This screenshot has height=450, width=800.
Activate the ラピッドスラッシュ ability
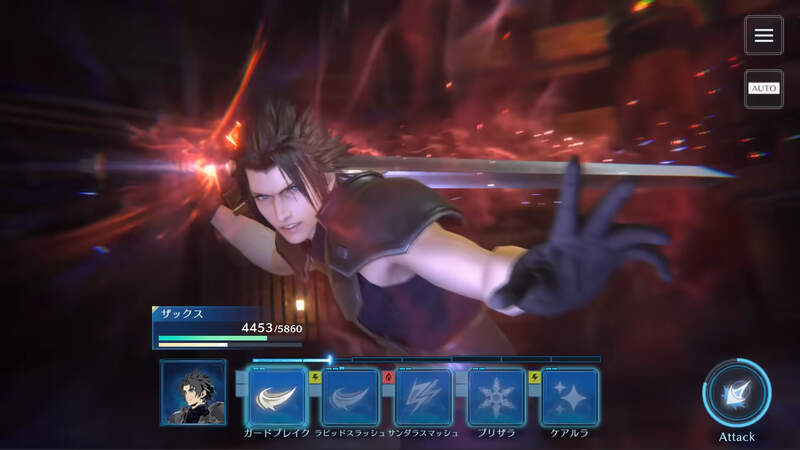(x=350, y=396)
